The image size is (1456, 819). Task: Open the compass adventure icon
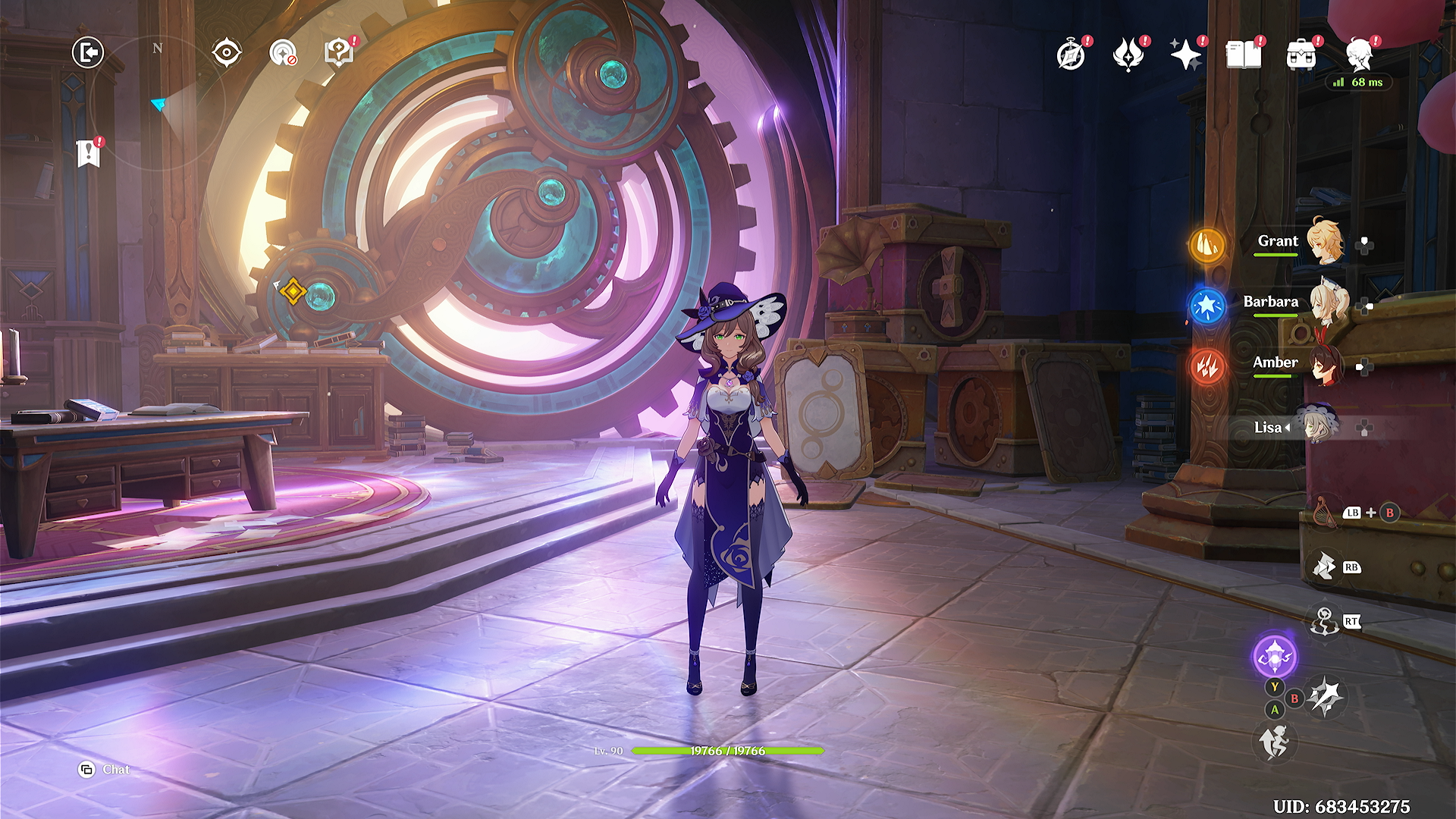click(x=1071, y=55)
